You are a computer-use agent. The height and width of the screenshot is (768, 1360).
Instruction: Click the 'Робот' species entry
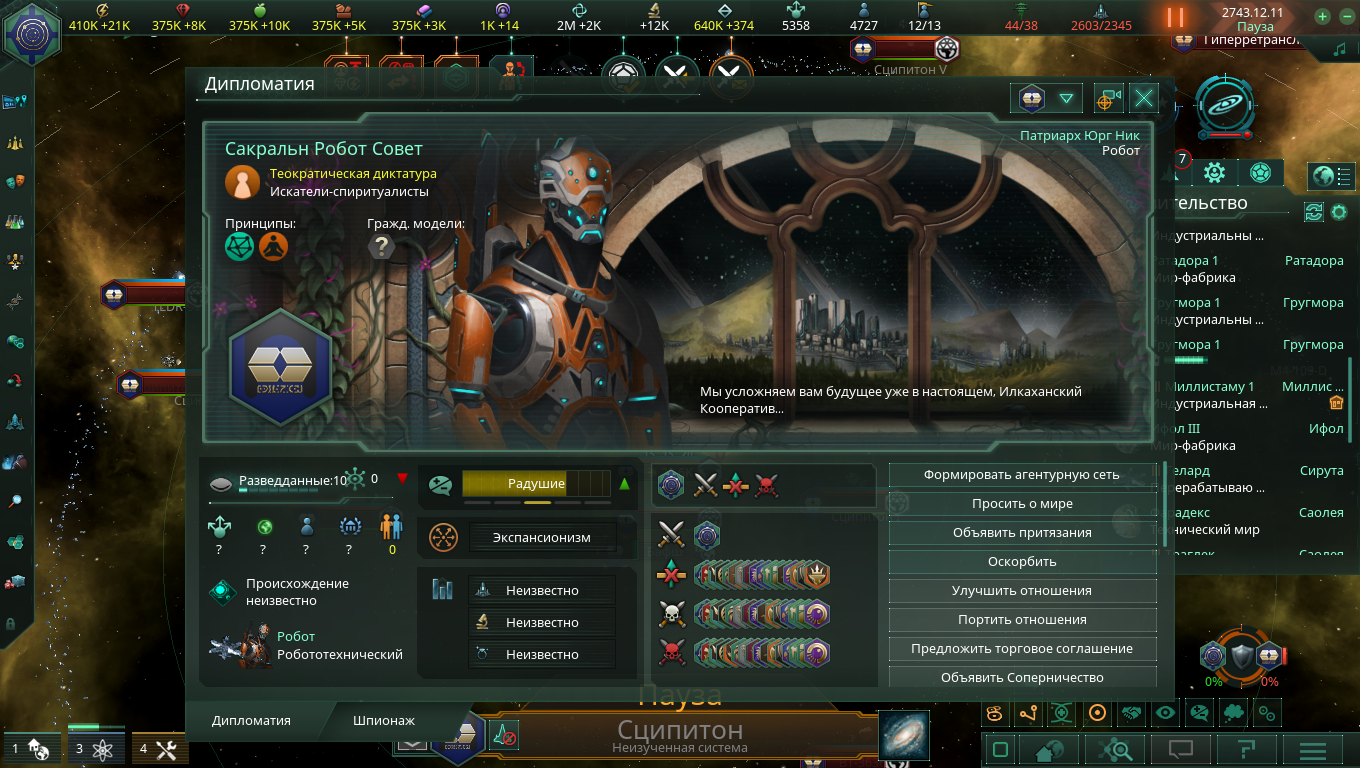(296, 637)
